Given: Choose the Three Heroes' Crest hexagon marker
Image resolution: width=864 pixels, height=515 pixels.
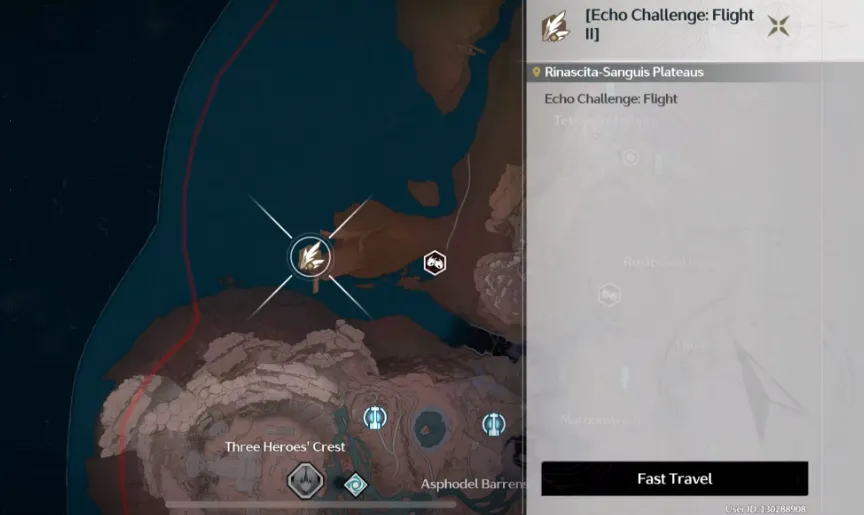Looking at the screenshot, I should point(304,480).
